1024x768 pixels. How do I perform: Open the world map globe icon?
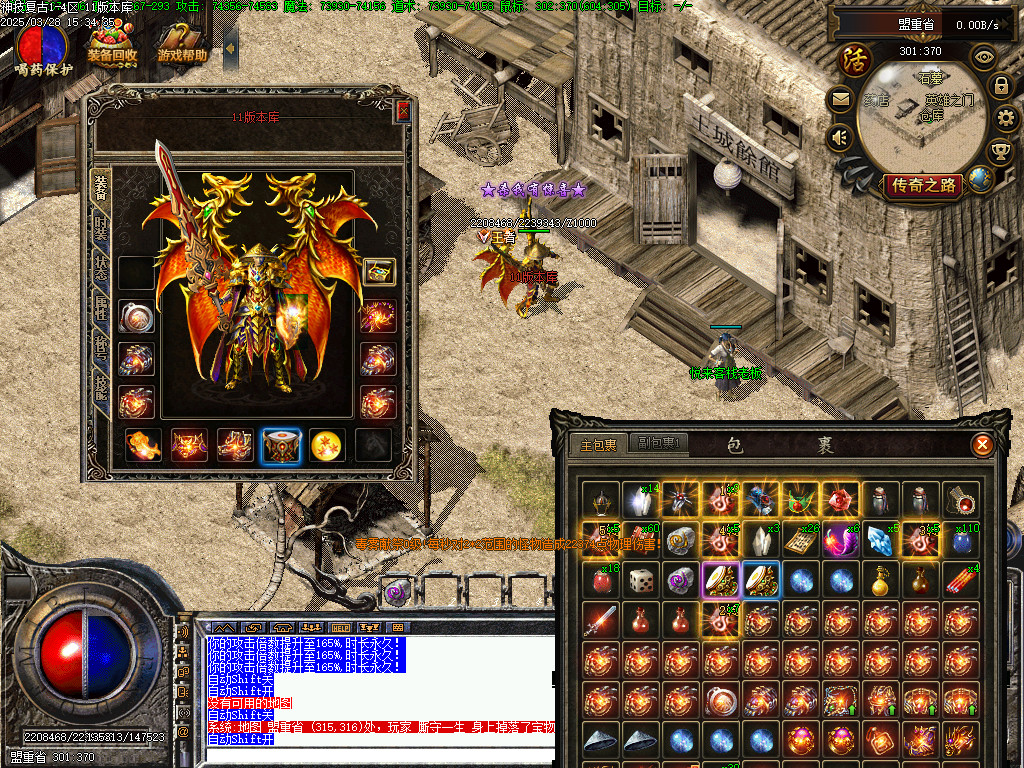[980, 179]
